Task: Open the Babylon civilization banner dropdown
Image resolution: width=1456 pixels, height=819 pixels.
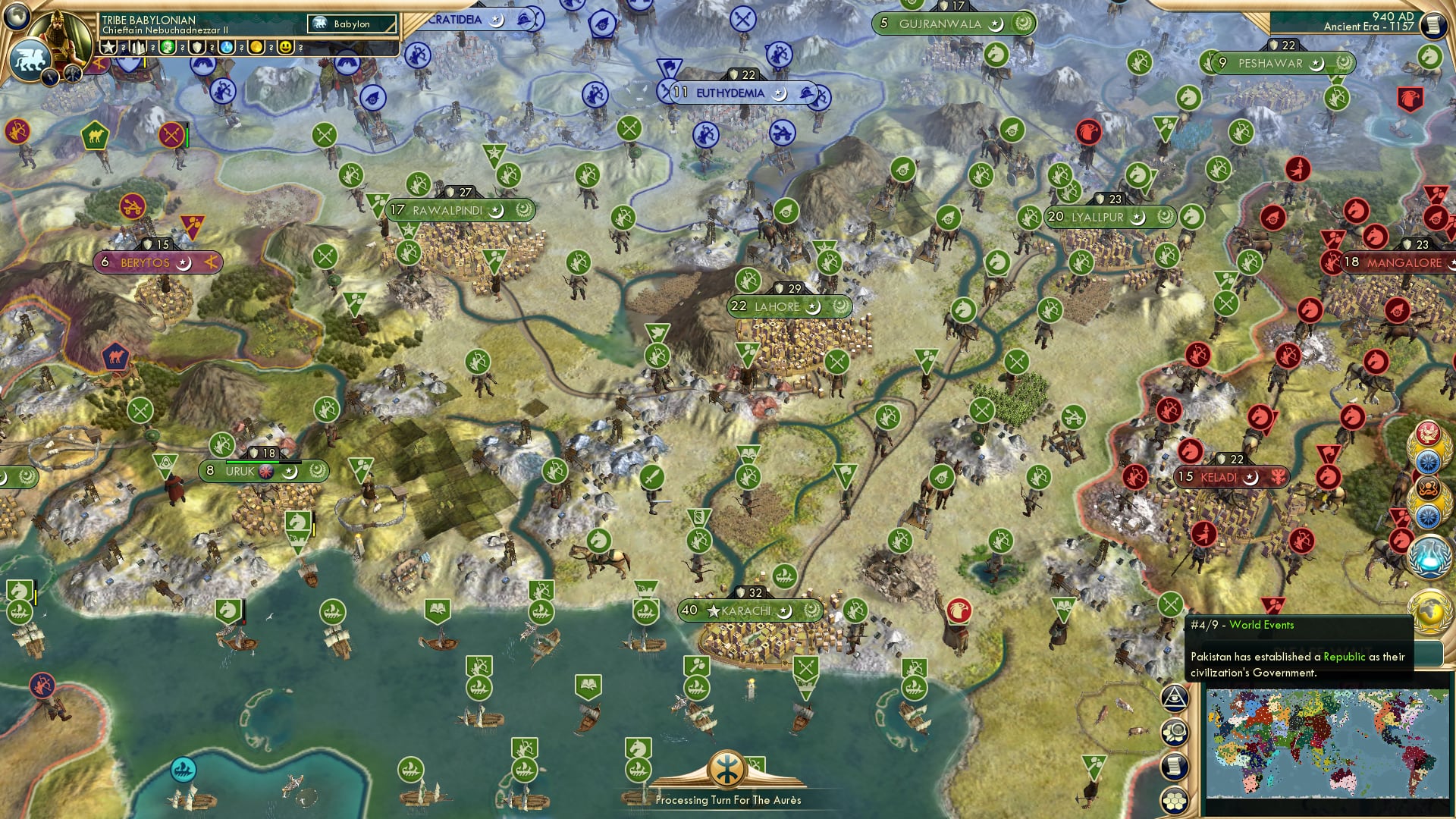Action: point(350,24)
